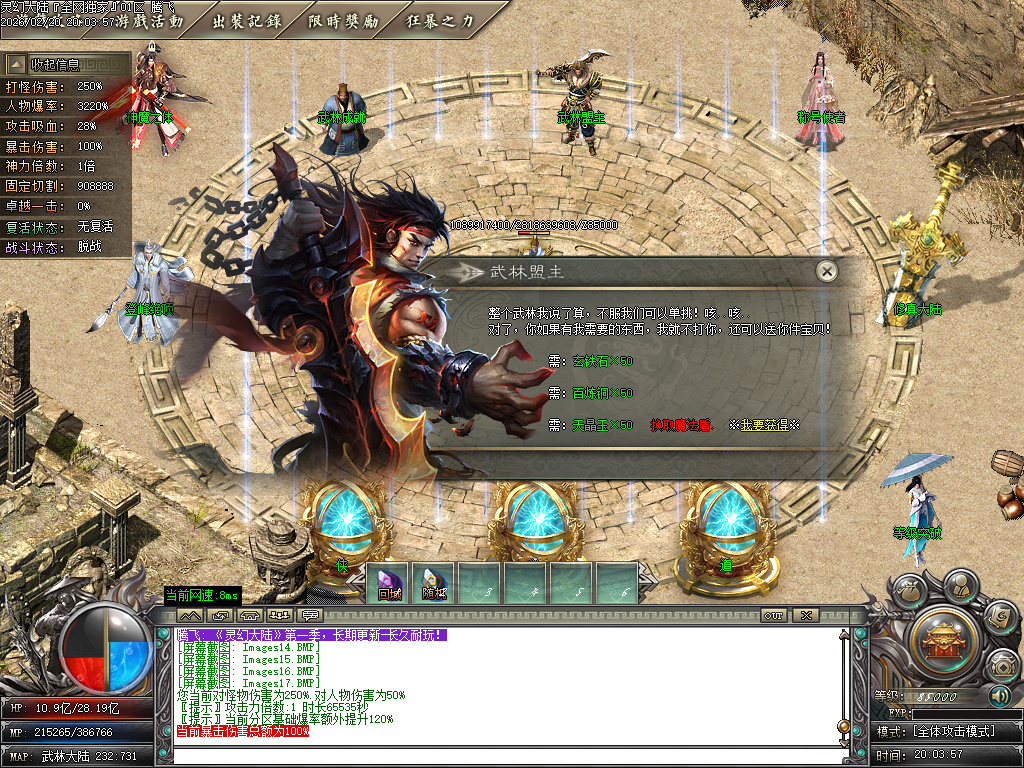
Task: Open the 出裝記錄 drop record tab
Action: [247, 19]
